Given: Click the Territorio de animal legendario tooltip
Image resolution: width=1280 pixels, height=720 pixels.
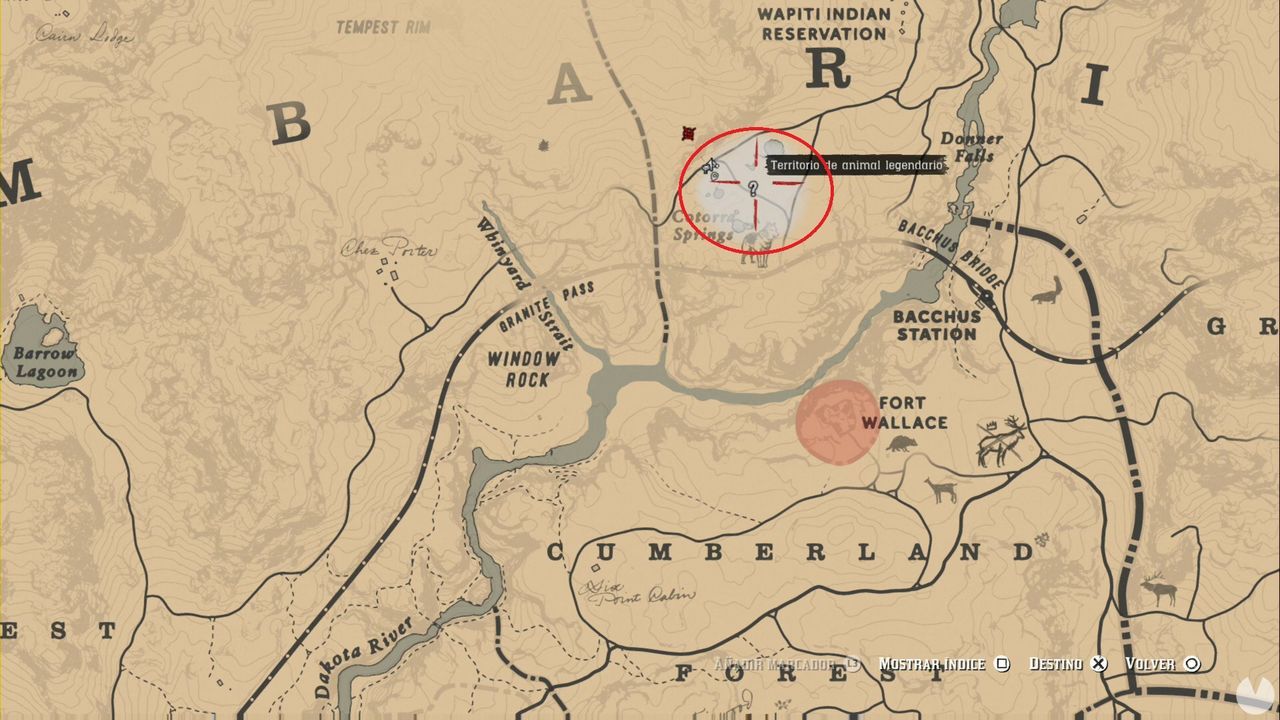Looking at the screenshot, I should (x=855, y=163).
